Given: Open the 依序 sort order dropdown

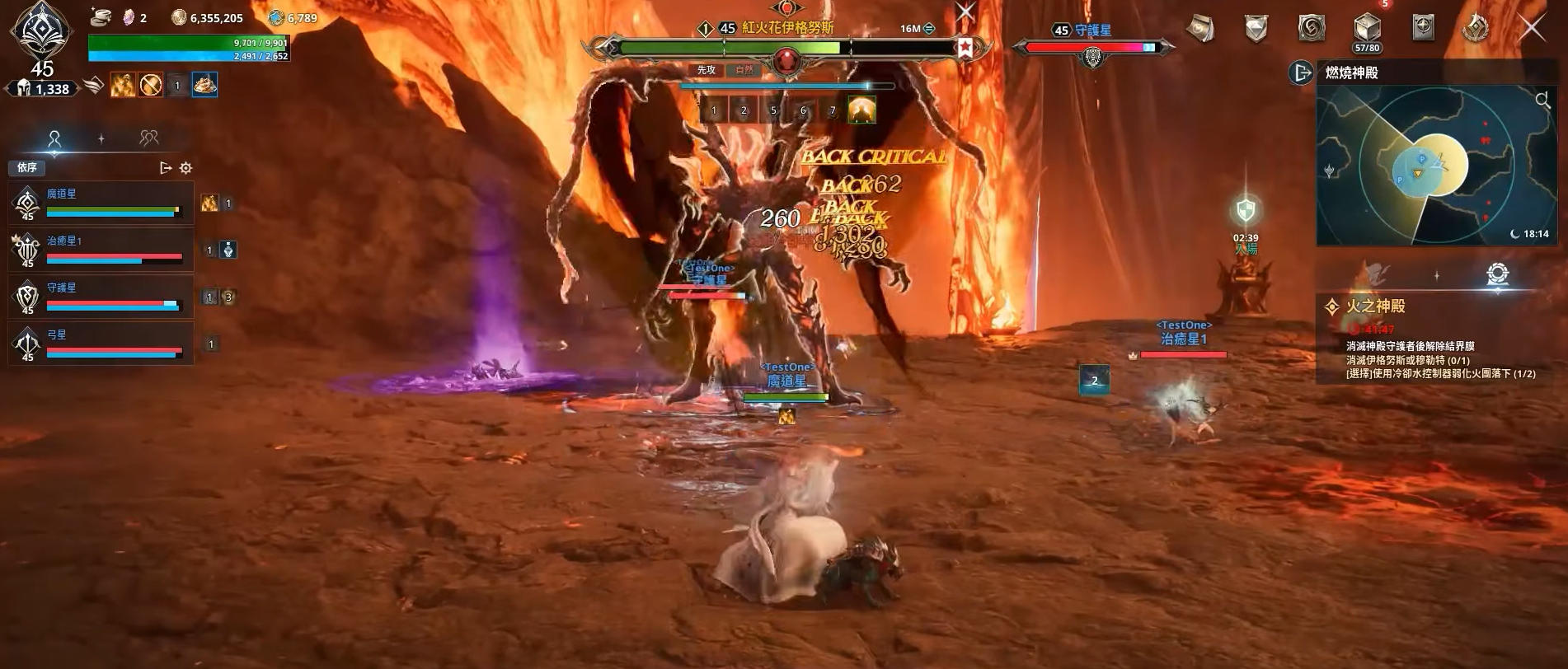Looking at the screenshot, I should tap(26, 167).
